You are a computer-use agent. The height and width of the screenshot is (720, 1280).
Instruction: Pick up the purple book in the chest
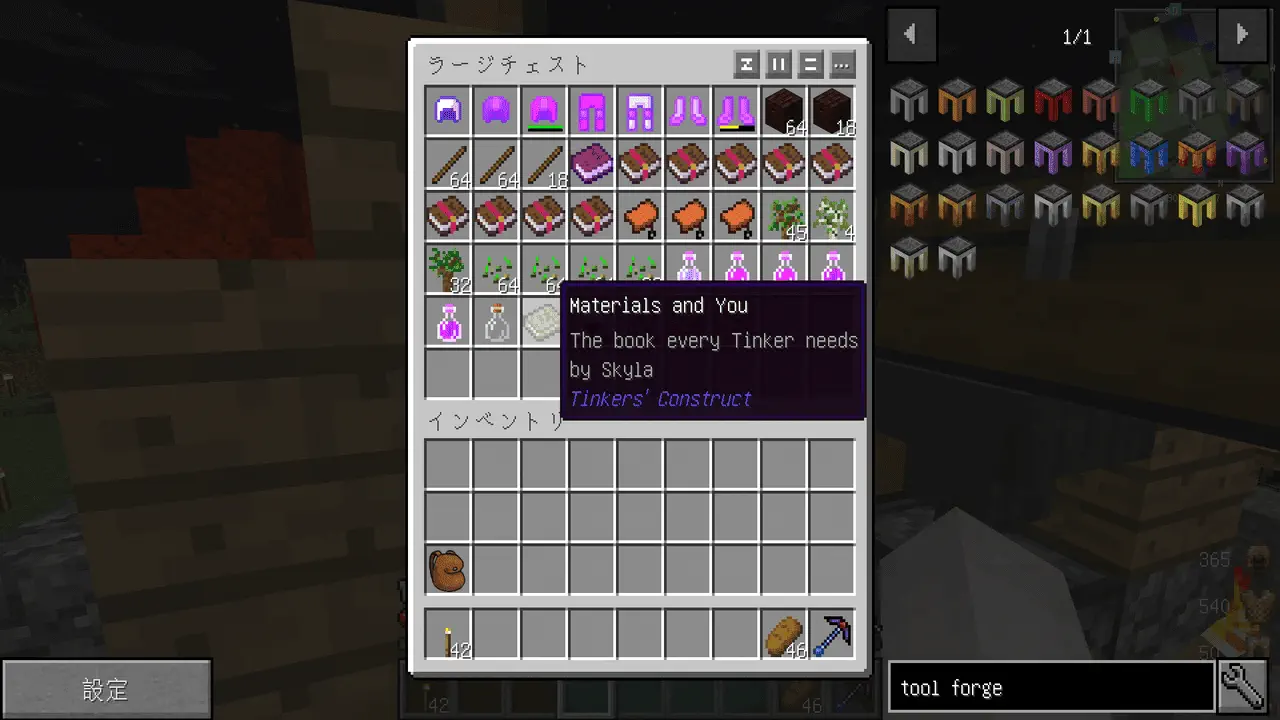coord(592,163)
